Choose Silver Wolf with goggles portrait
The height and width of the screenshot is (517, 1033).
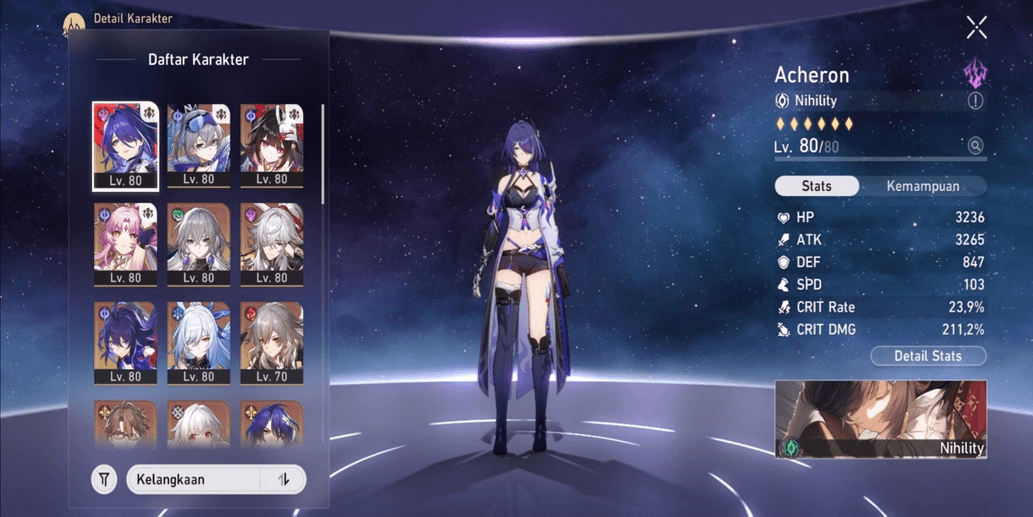click(198, 145)
